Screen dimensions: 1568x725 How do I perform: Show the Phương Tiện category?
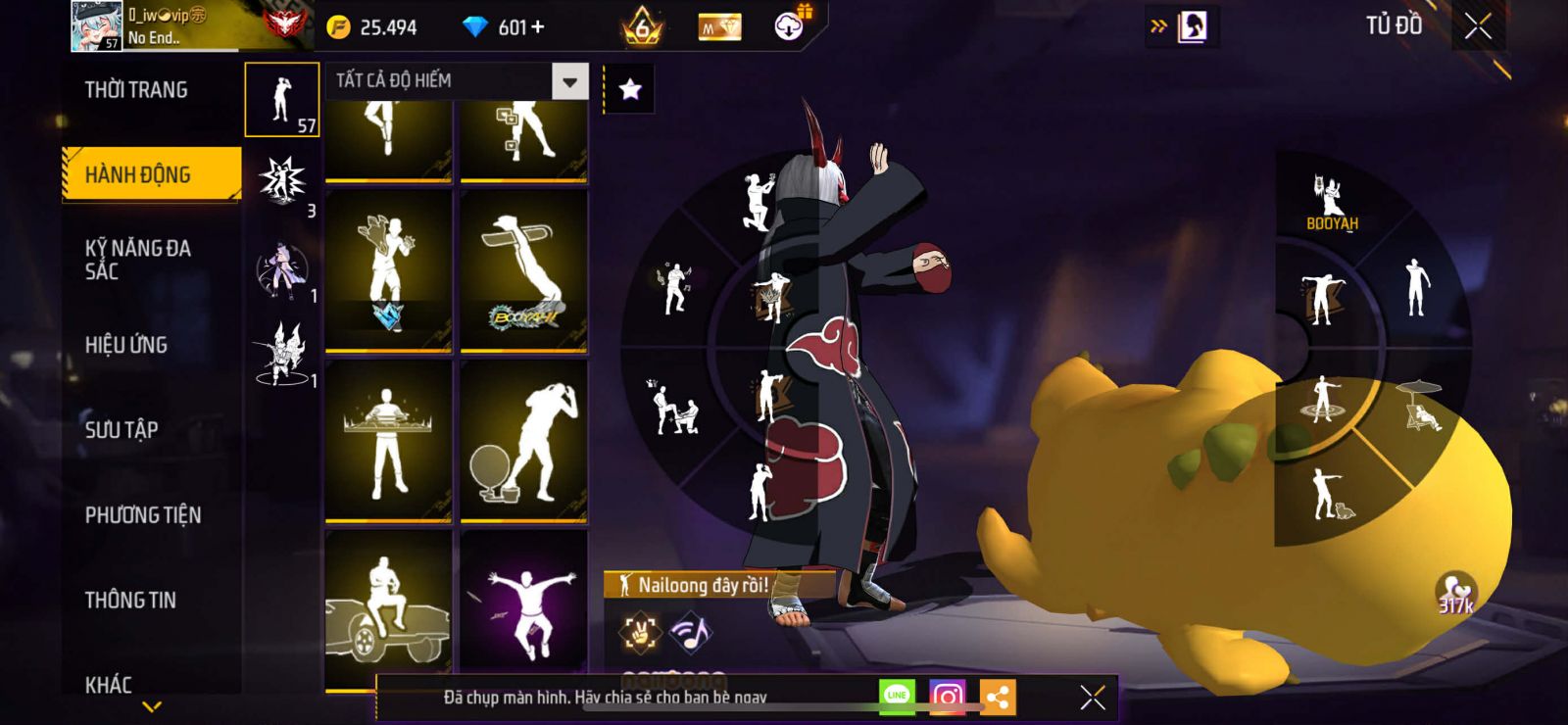(x=143, y=514)
